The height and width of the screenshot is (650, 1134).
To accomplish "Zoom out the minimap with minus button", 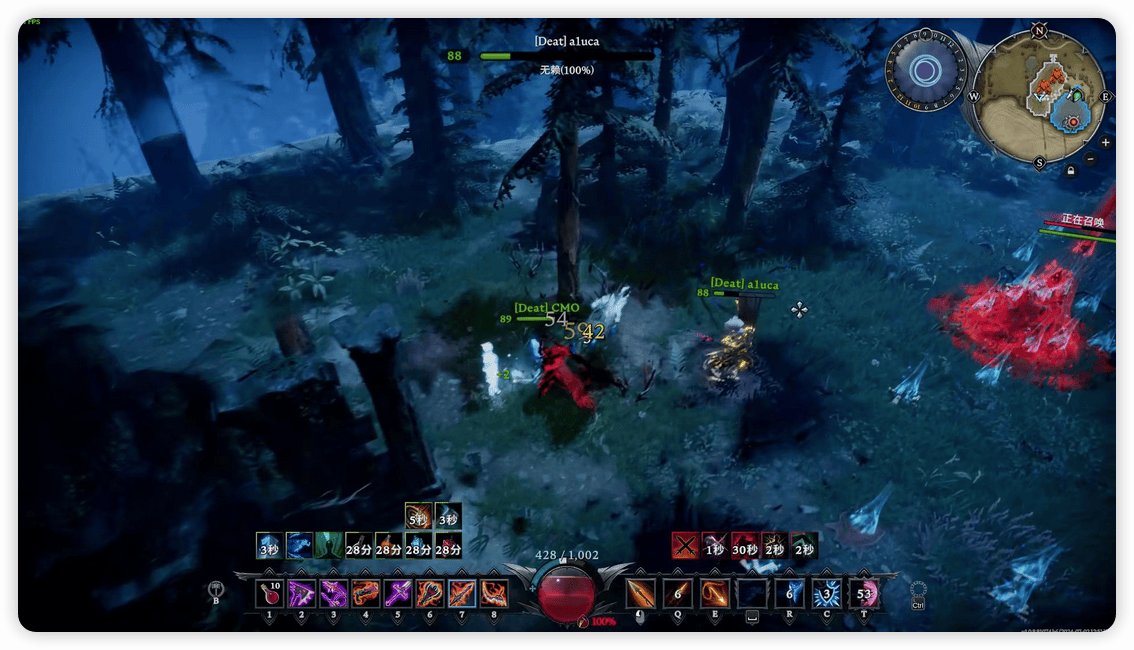I will coord(1091,158).
